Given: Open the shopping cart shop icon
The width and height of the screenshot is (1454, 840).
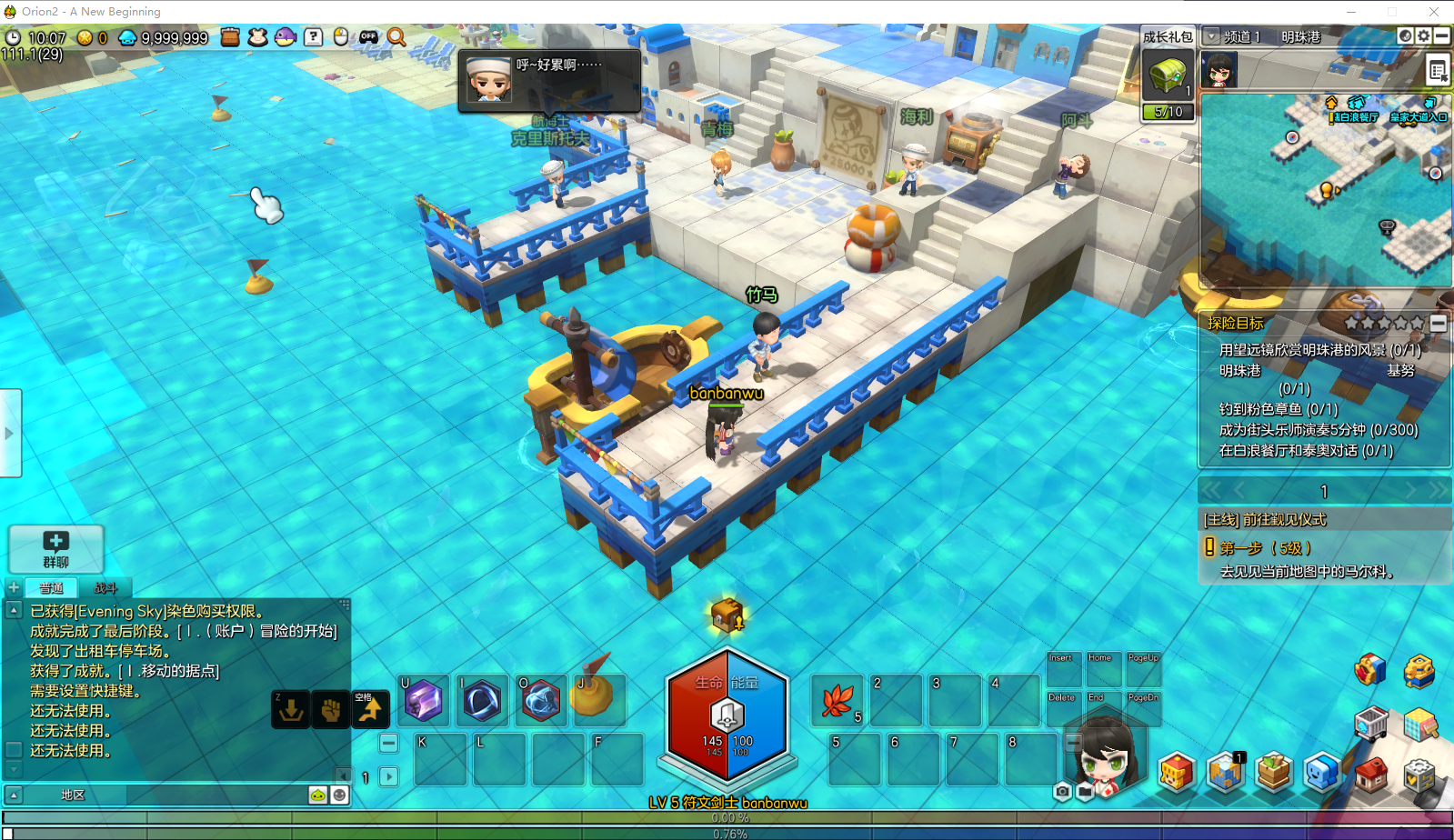Looking at the screenshot, I should (x=1370, y=725).
